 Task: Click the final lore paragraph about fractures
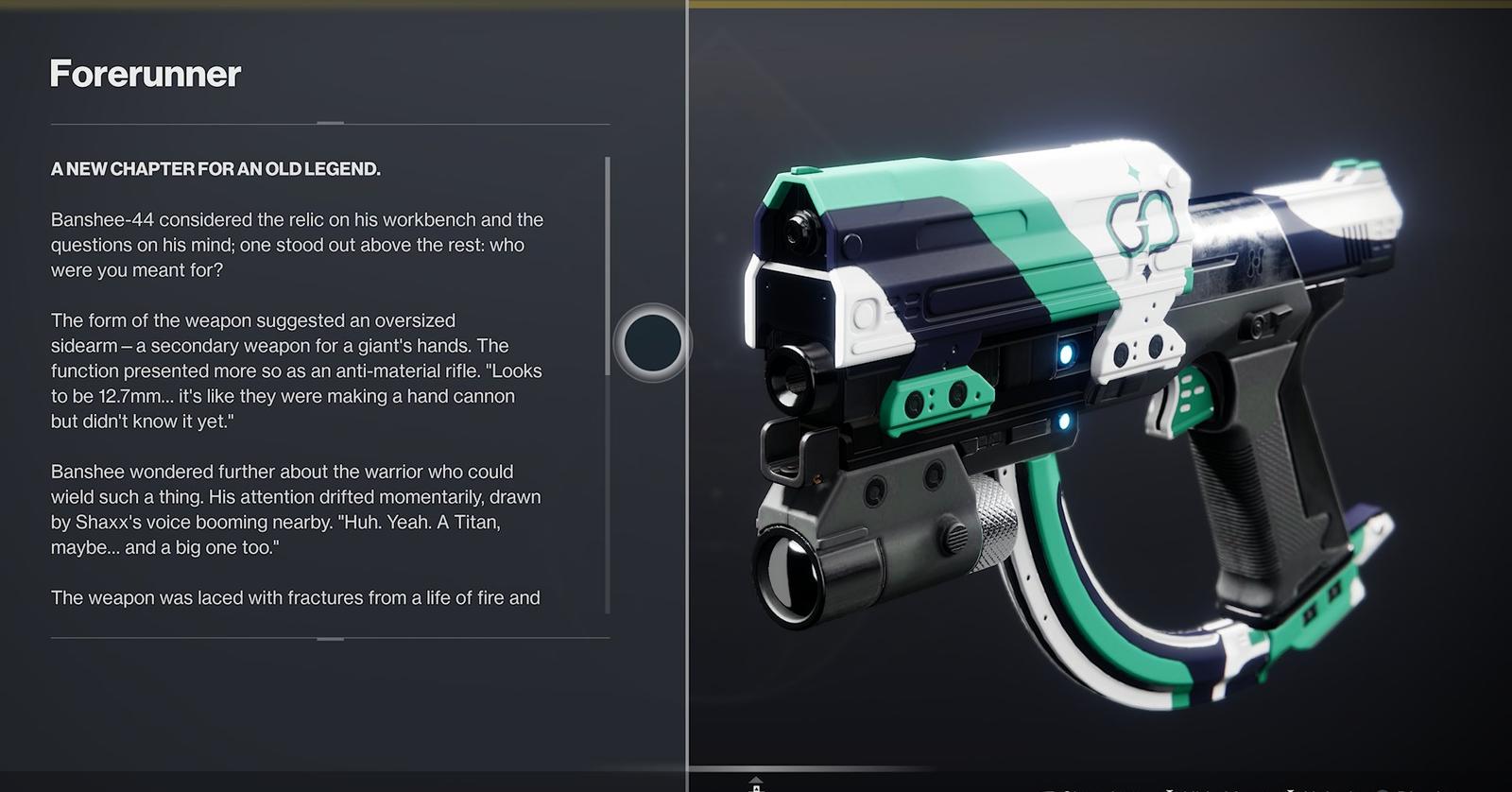pos(296,597)
